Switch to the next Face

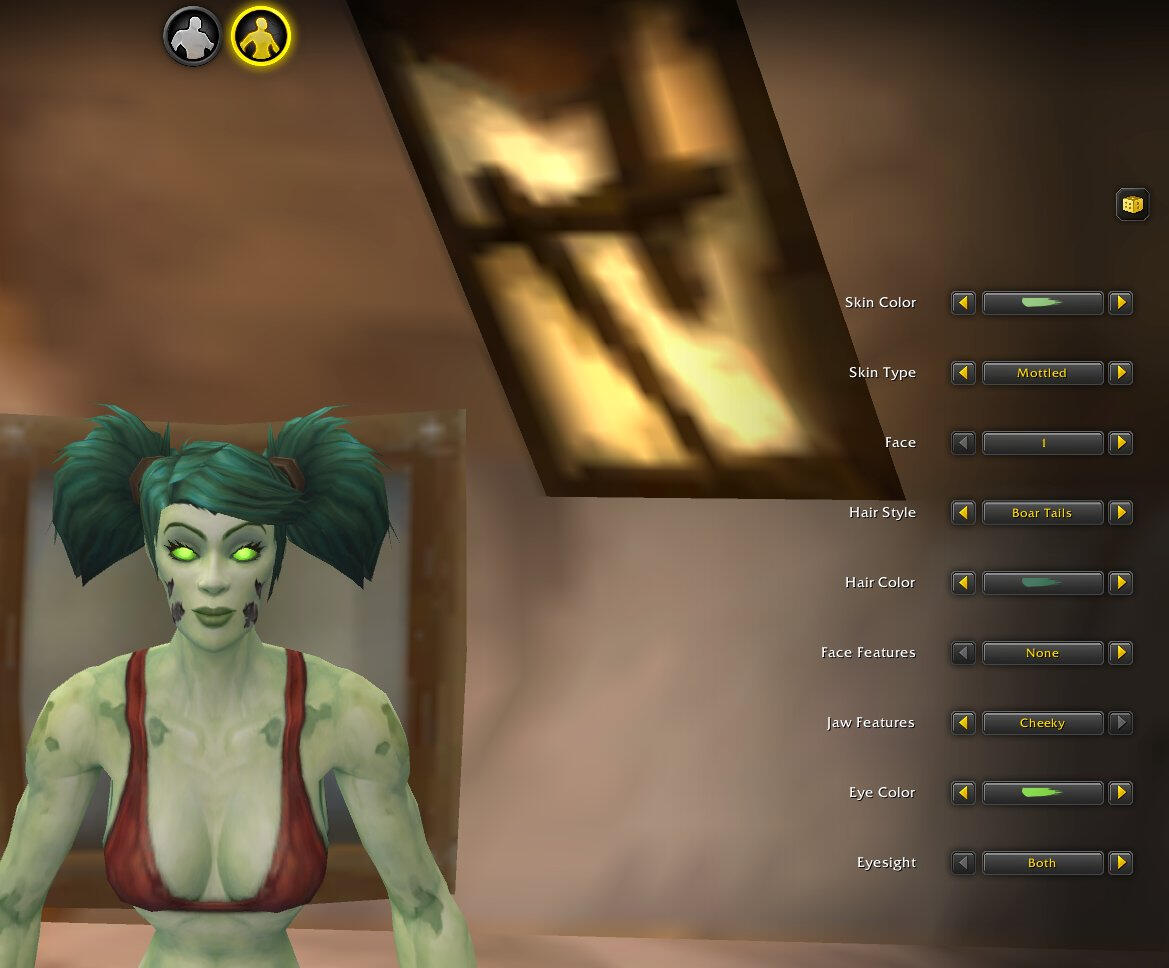tap(1121, 443)
